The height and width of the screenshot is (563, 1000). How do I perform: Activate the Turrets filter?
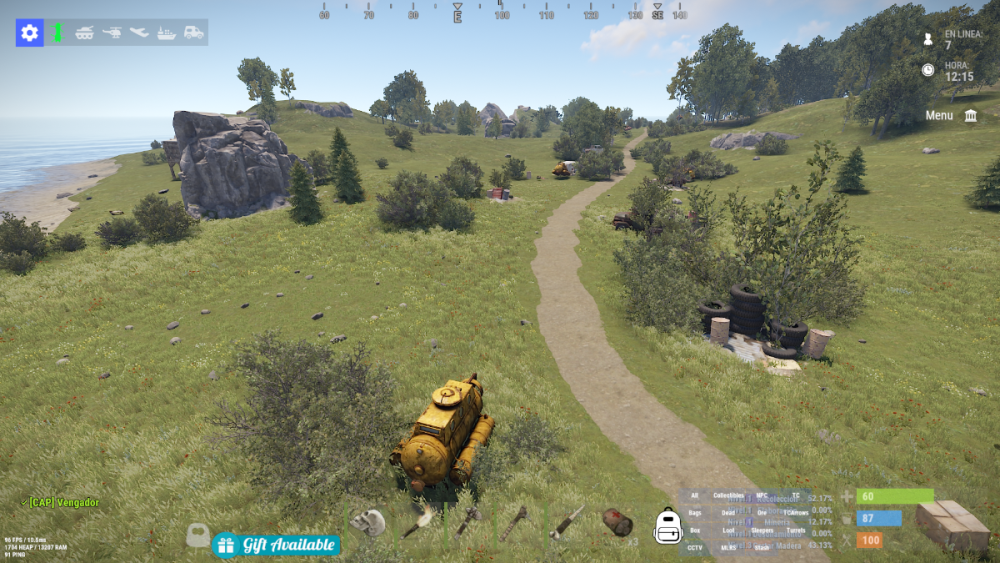796,530
